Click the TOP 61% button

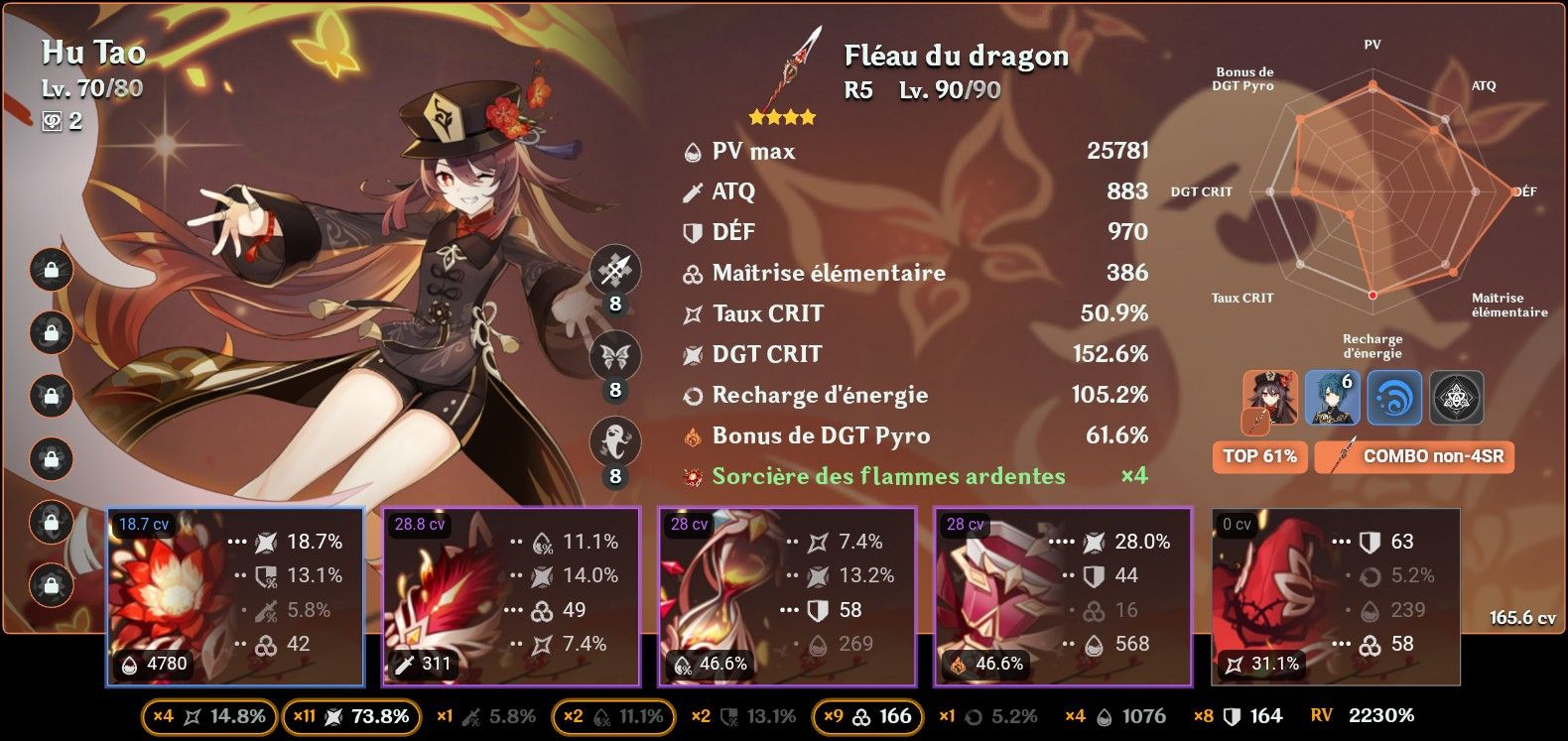1259,457
